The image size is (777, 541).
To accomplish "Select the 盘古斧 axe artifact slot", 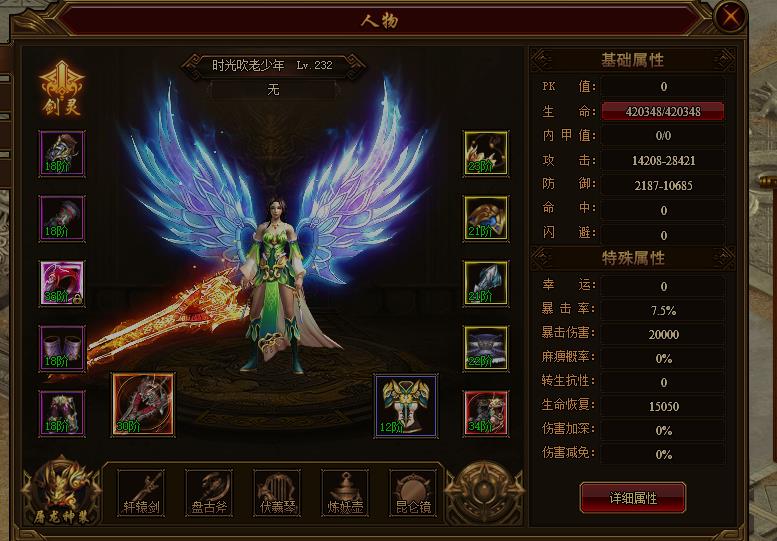I will (208, 492).
